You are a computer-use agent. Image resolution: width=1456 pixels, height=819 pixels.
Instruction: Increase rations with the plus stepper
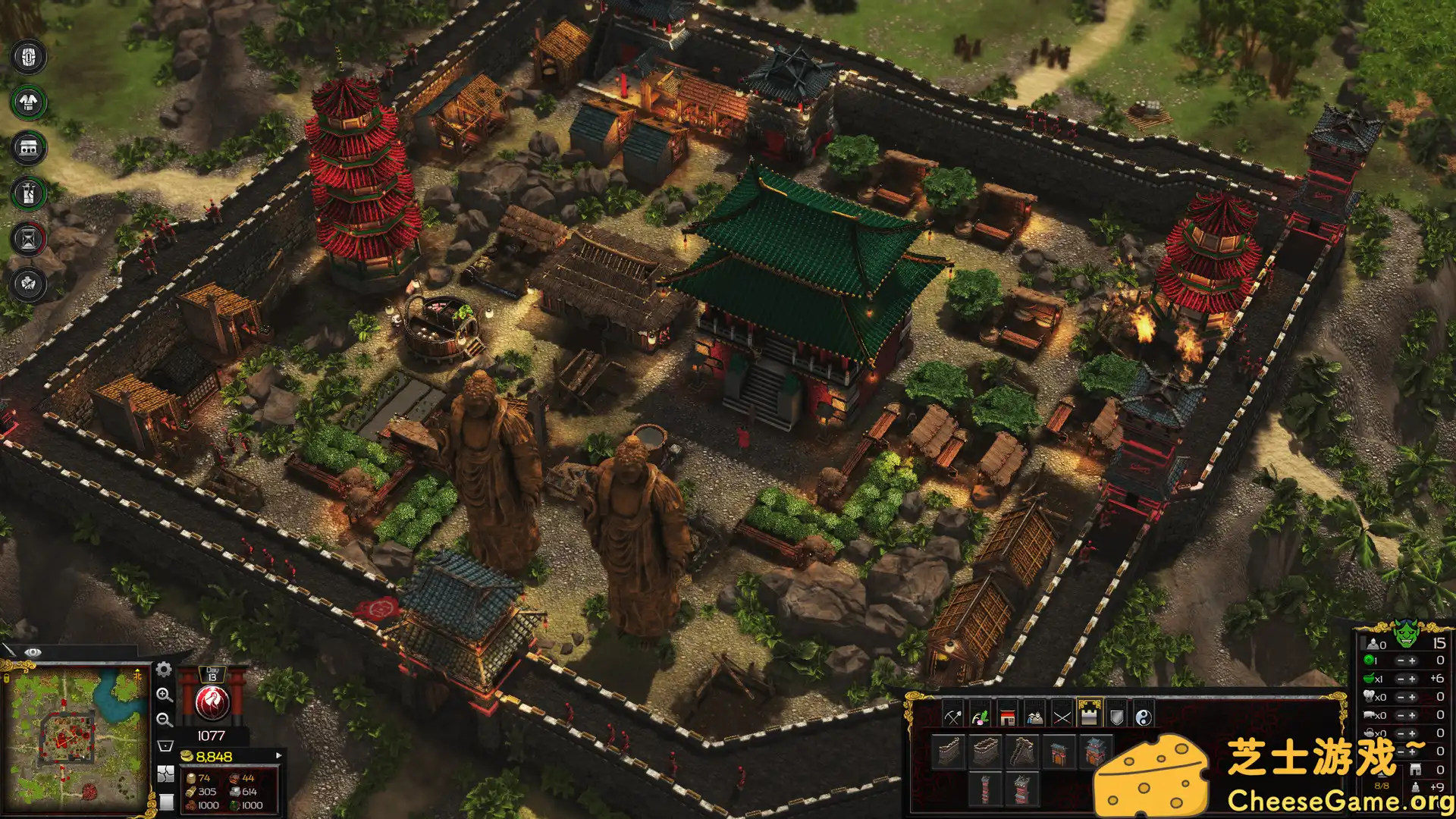coord(1413,679)
